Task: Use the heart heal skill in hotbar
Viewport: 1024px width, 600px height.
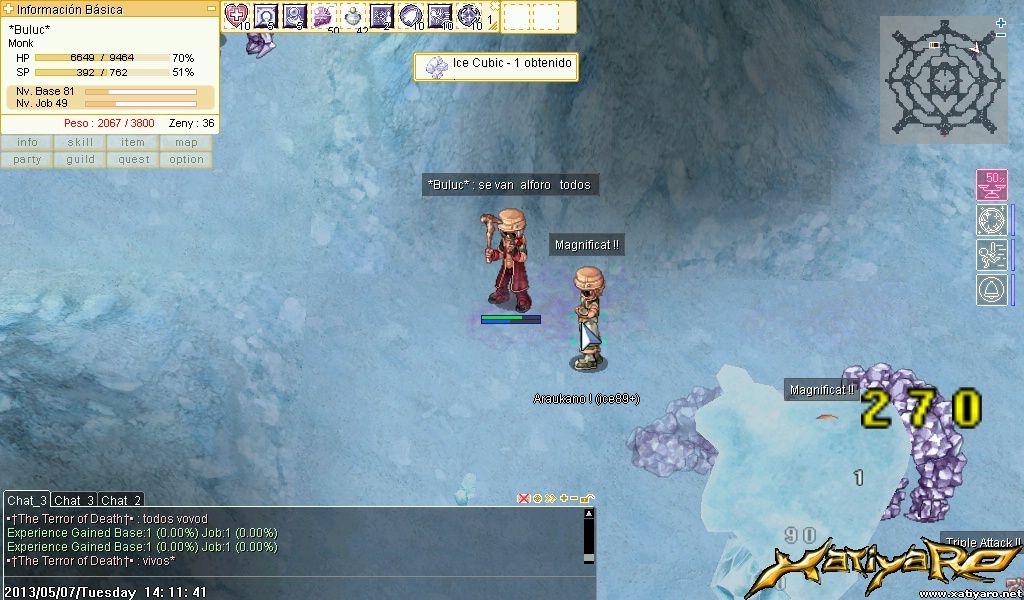Action: tap(236, 15)
